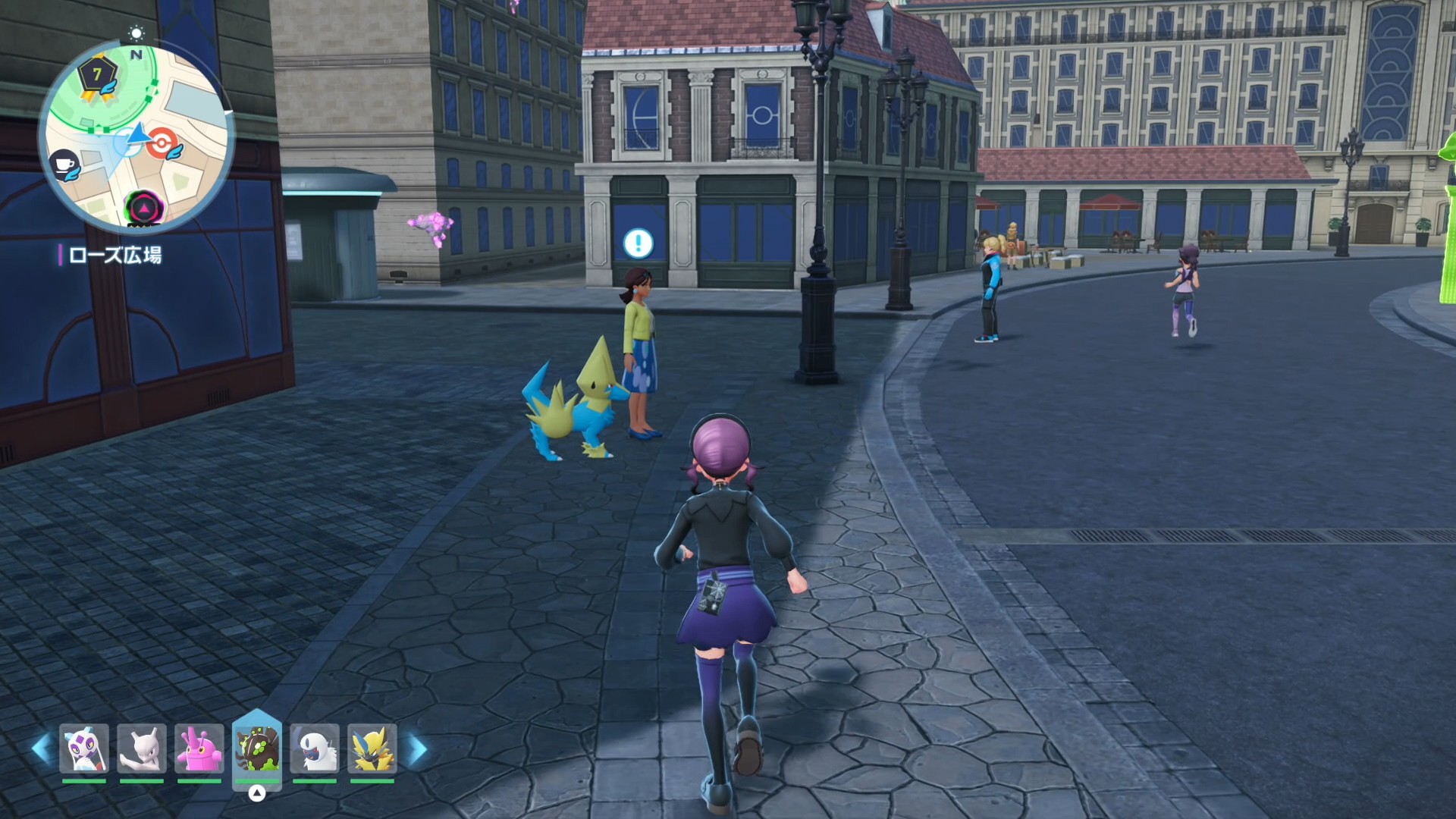Select the Pokémon Center marker on the minimap
The width and height of the screenshot is (1456, 819).
click(x=162, y=143)
